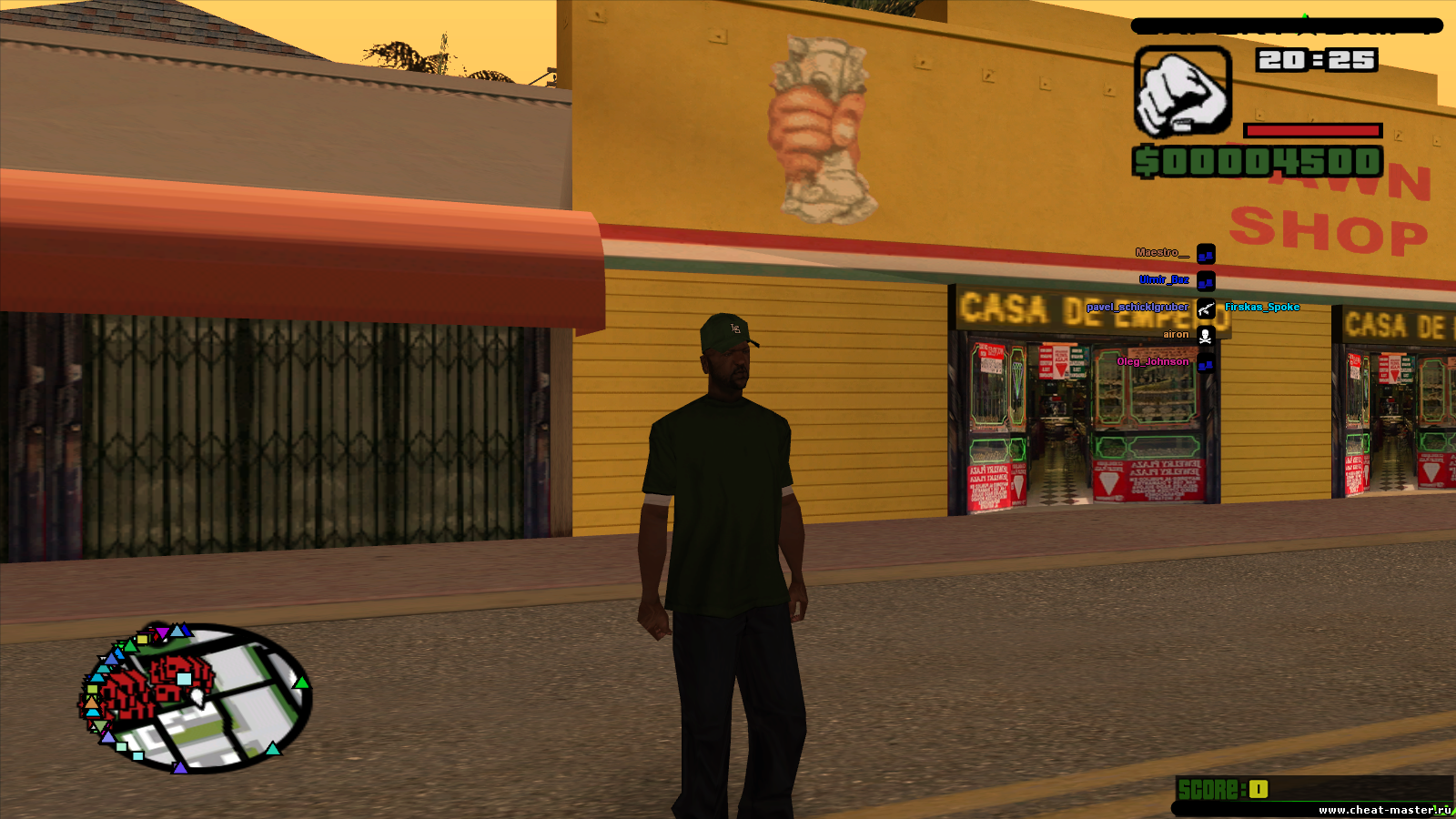Open the radar minimap
1456x819 pixels.
click(x=197, y=698)
